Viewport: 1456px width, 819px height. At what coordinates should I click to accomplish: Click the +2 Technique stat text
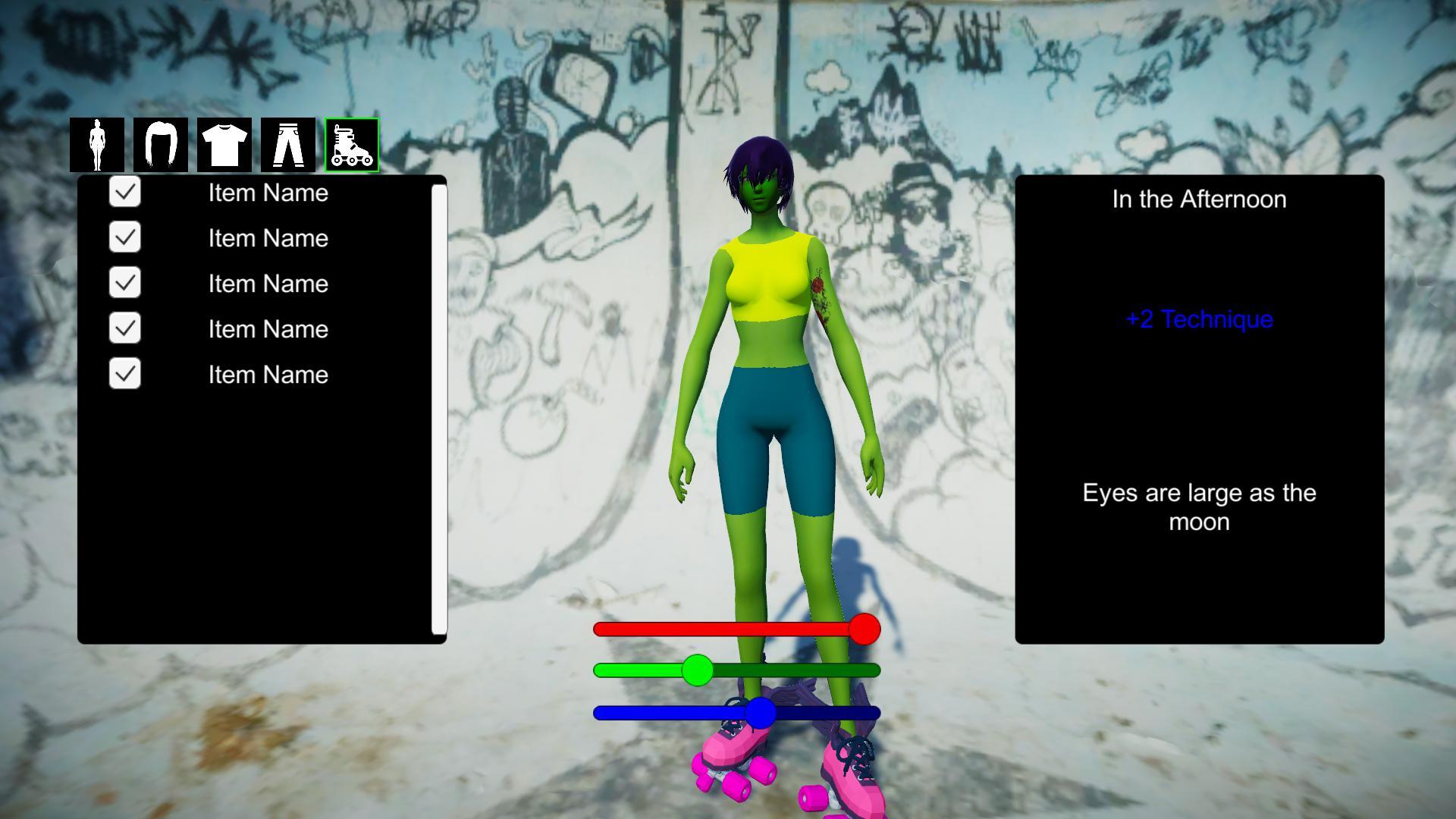(x=1198, y=319)
